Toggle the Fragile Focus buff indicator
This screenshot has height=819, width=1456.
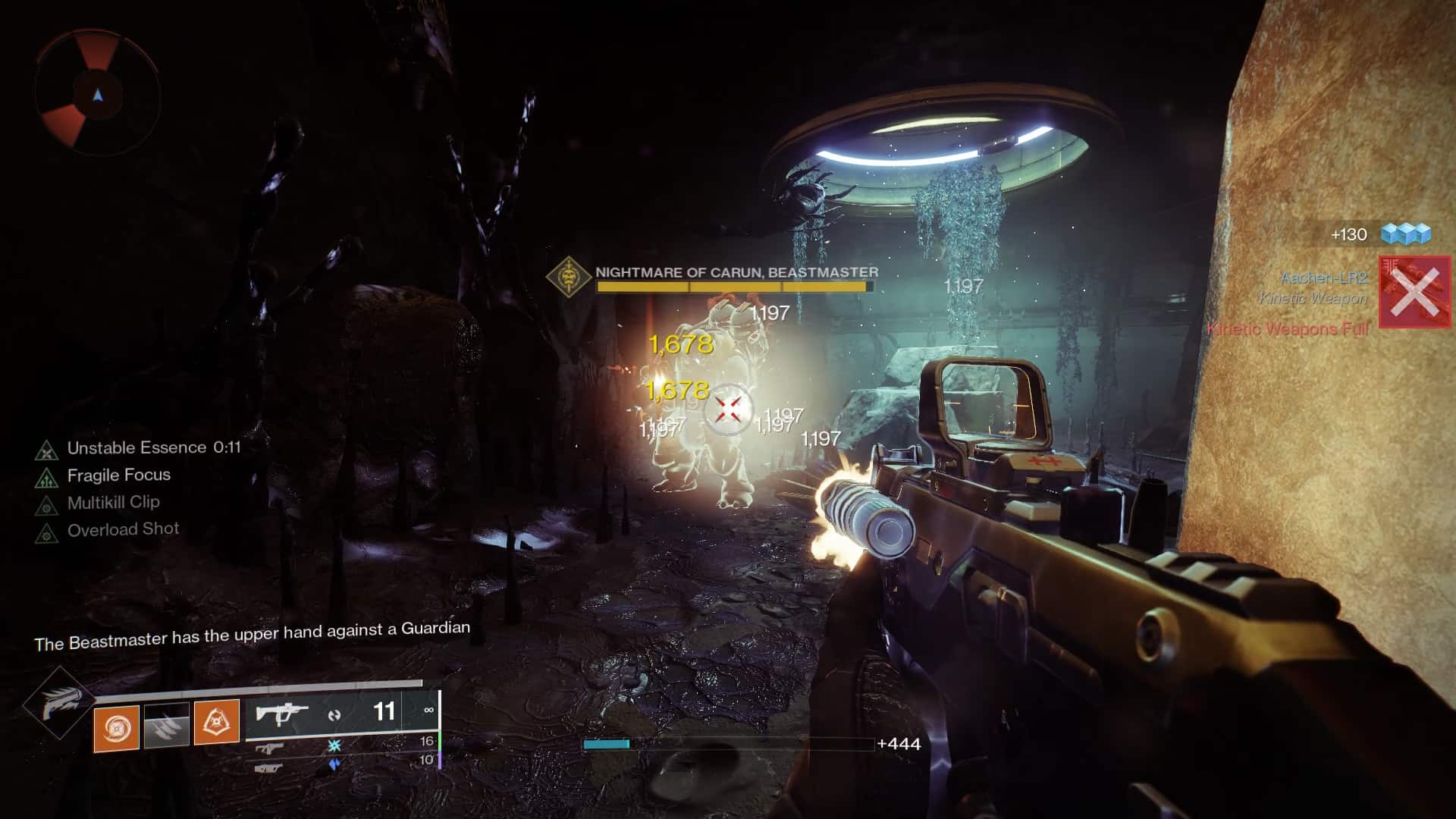(47, 475)
